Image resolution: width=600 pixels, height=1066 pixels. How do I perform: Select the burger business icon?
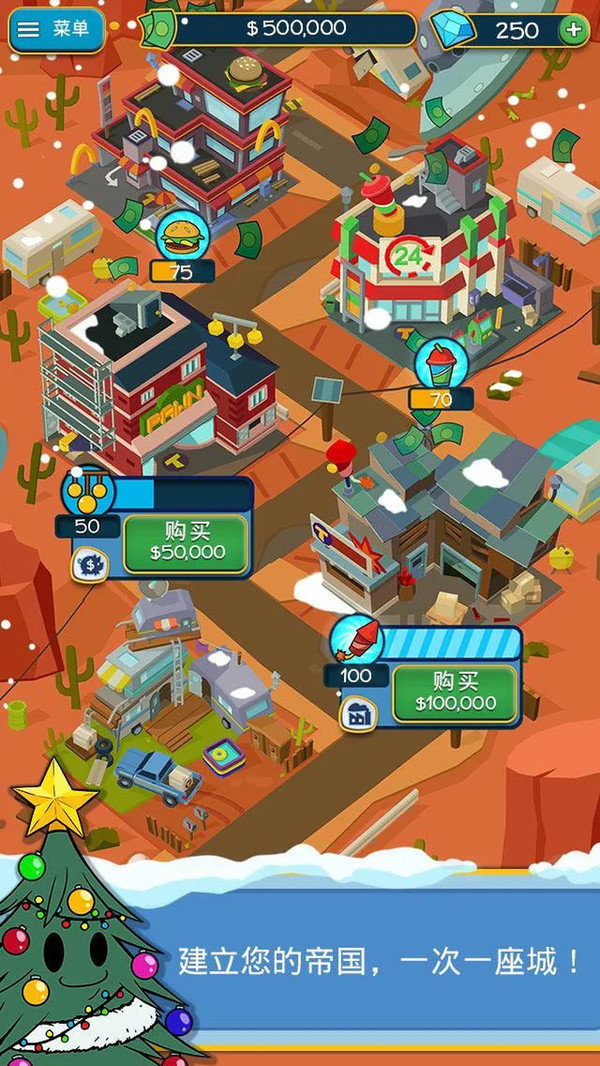pos(182,238)
